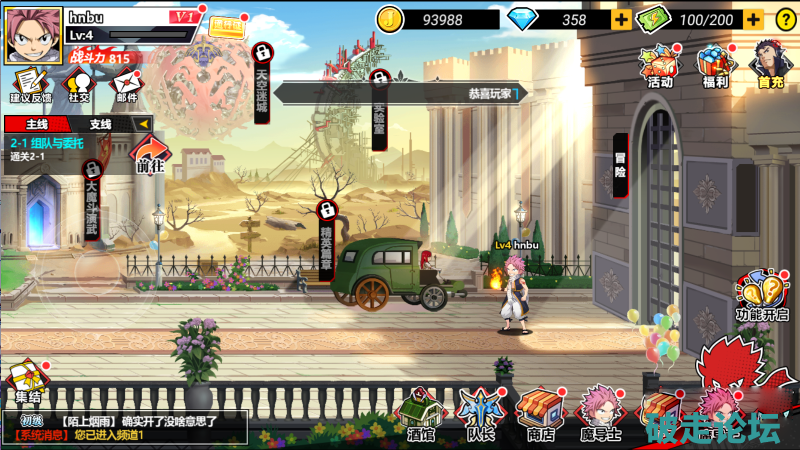The width and height of the screenshot is (800, 450).
Task: Open the 活动 events menu
Action: coord(660,67)
